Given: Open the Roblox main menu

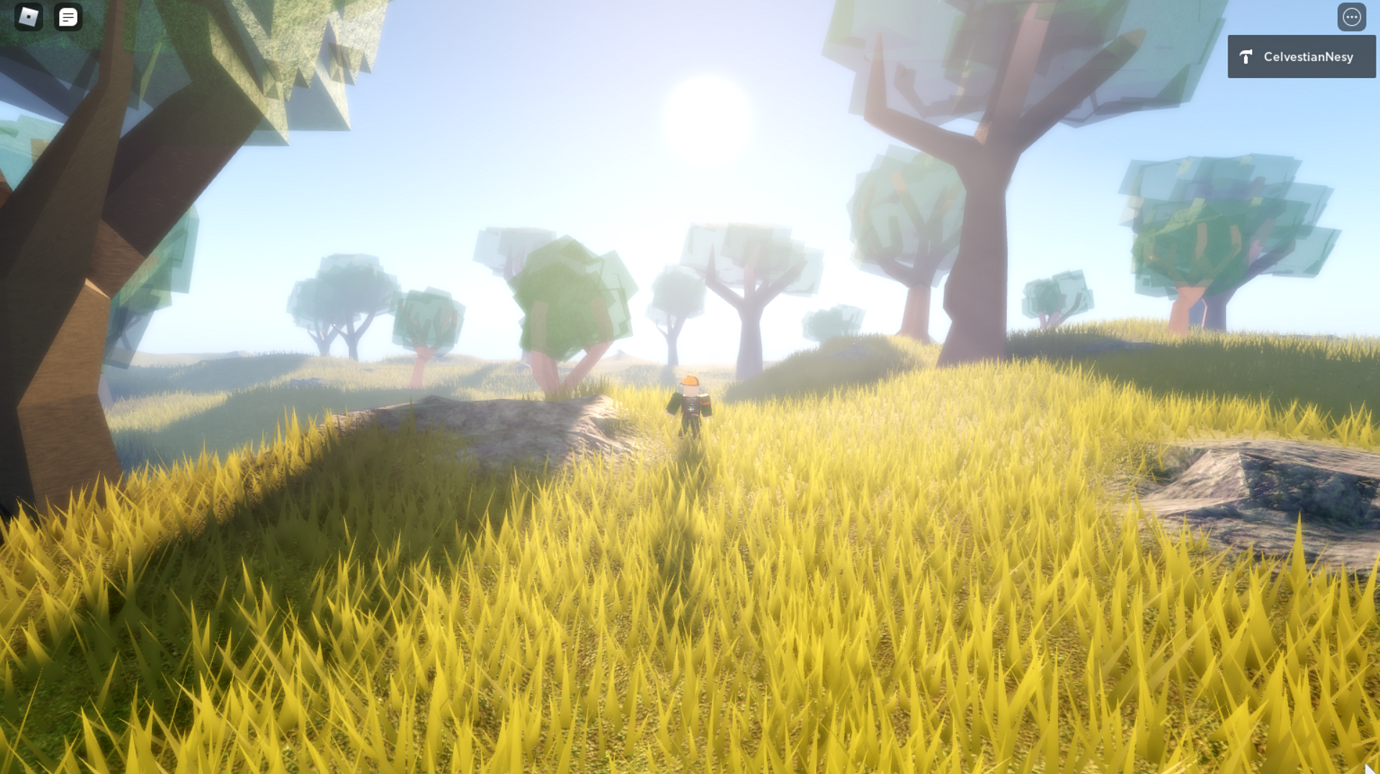Looking at the screenshot, I should coord(27,16).
